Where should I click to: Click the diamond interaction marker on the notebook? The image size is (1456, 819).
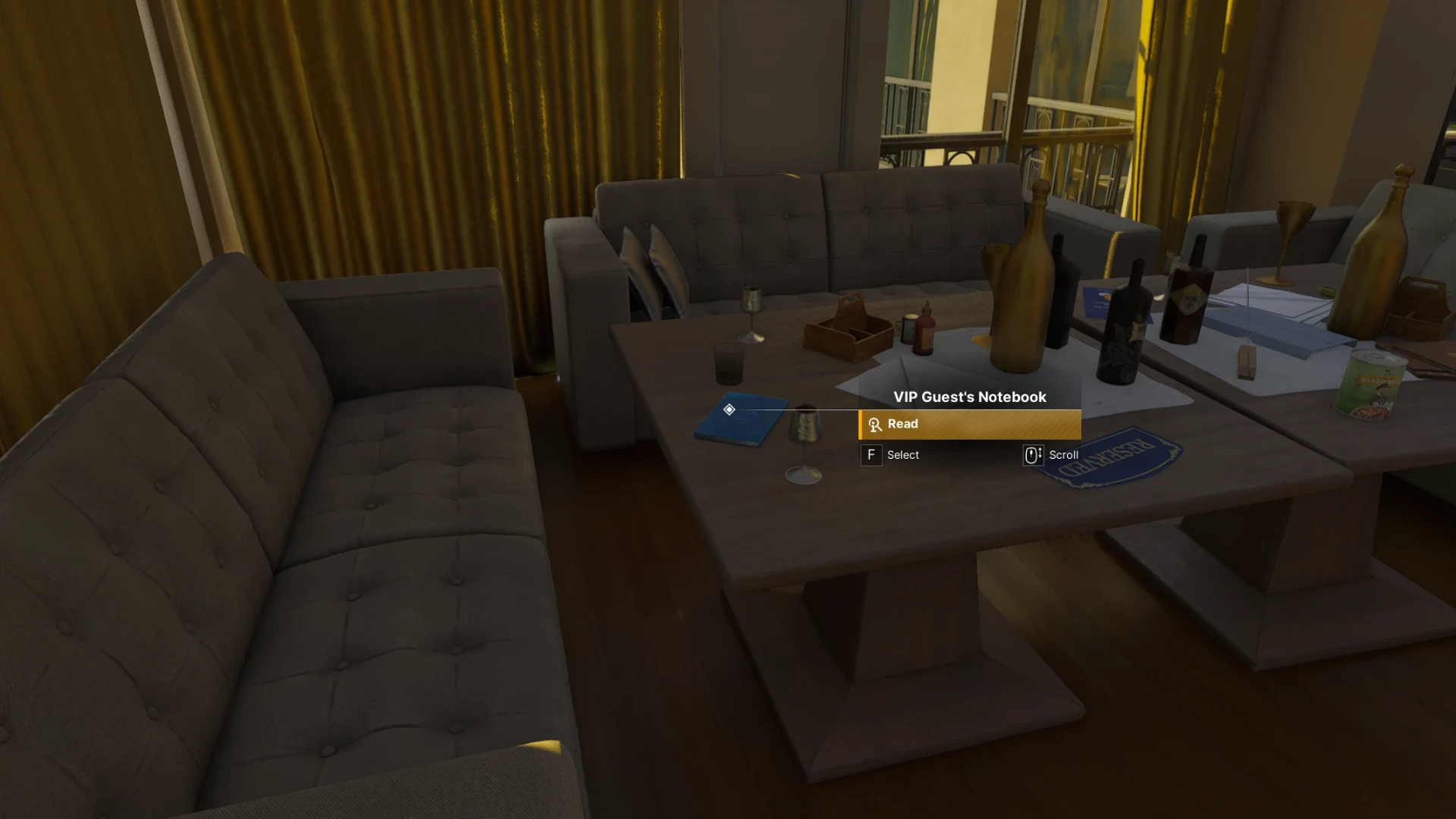[729, 410]
